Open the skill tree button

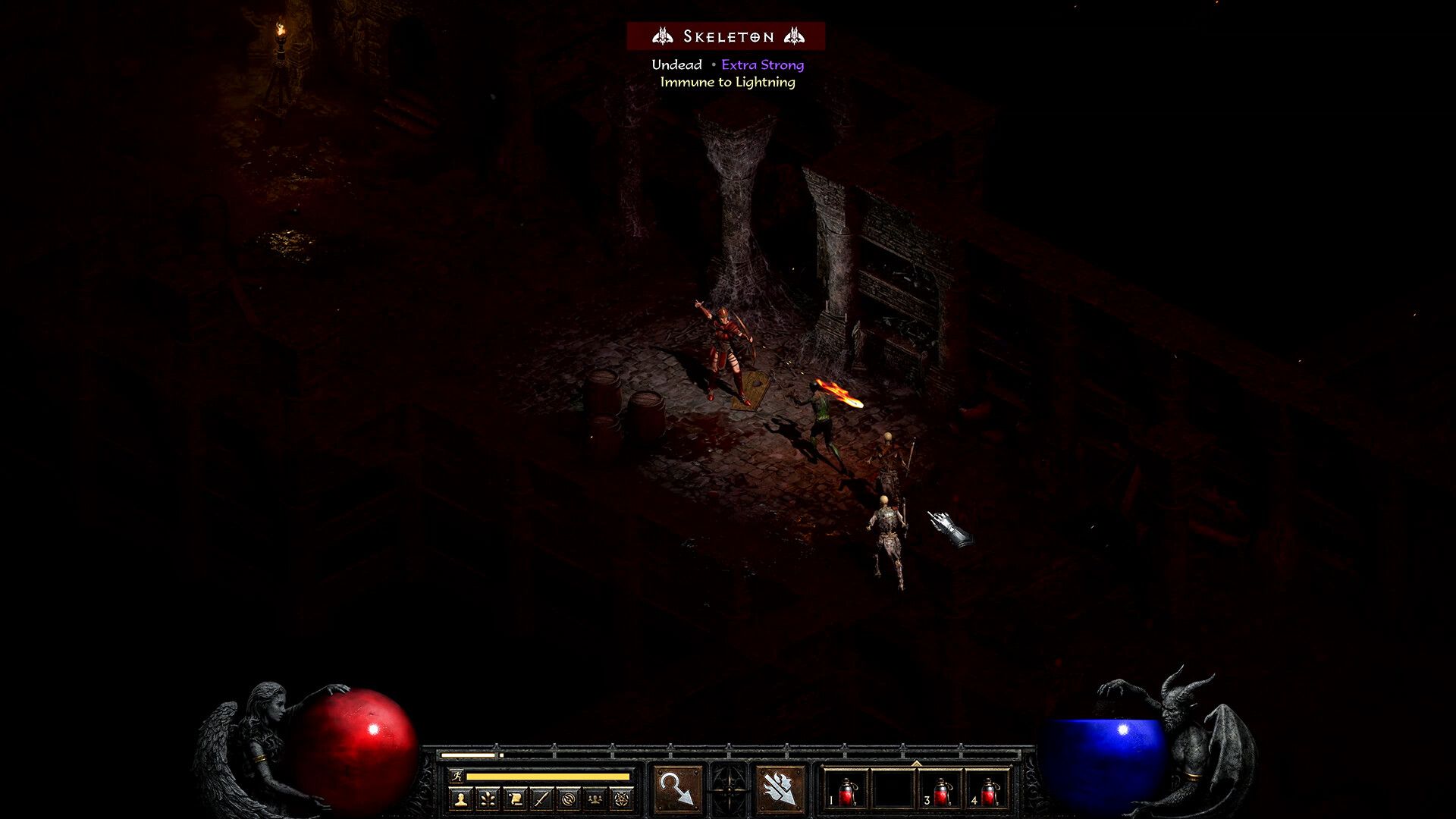click(488, 799)
